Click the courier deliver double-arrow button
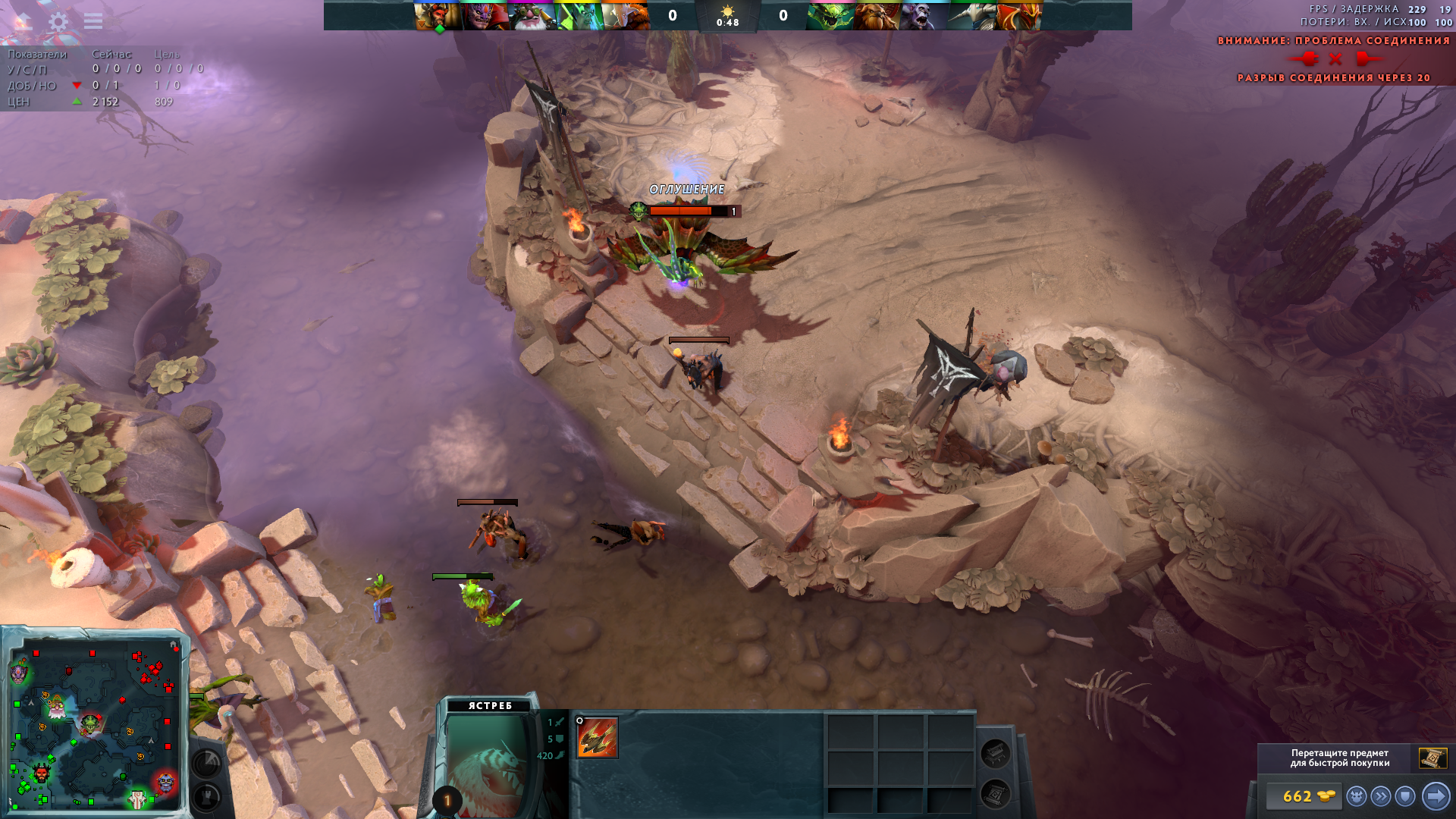 1381,796
